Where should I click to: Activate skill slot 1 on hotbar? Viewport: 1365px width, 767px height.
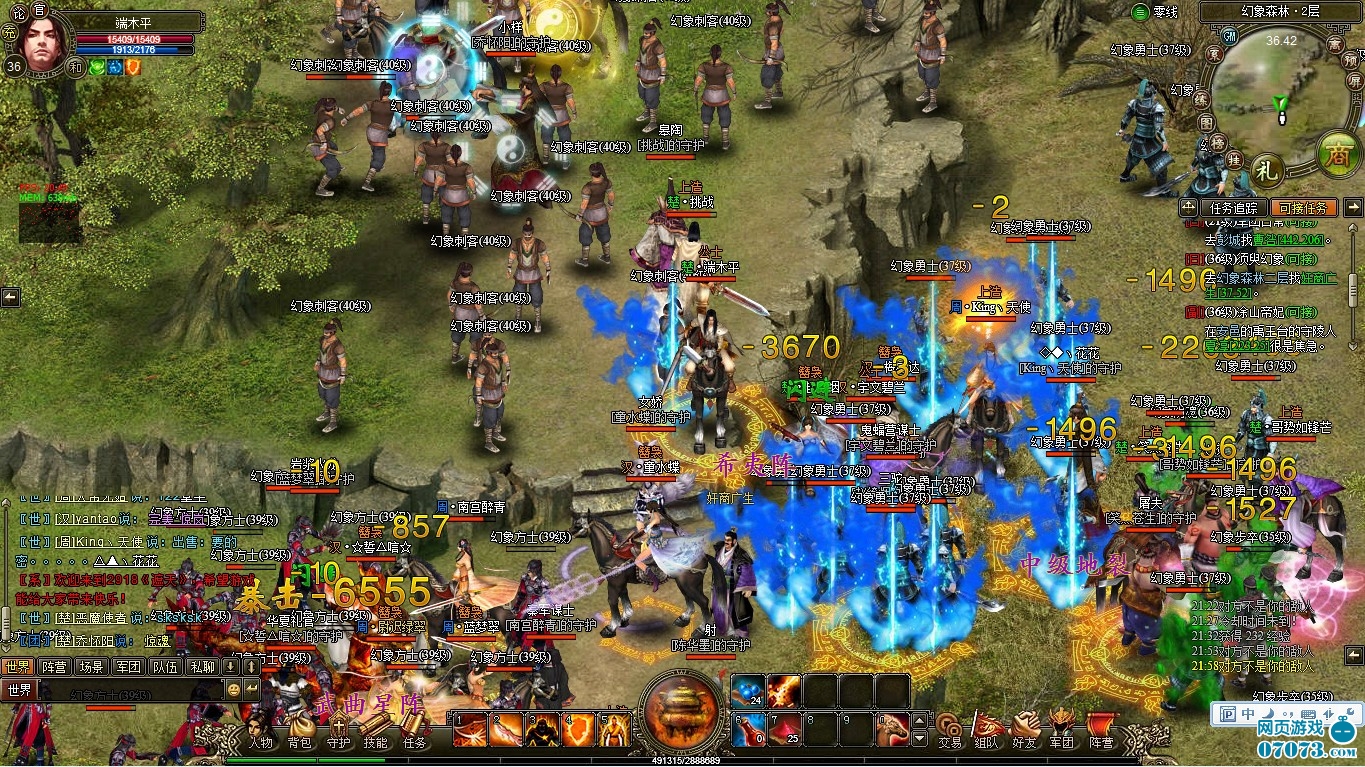(470, 730)
